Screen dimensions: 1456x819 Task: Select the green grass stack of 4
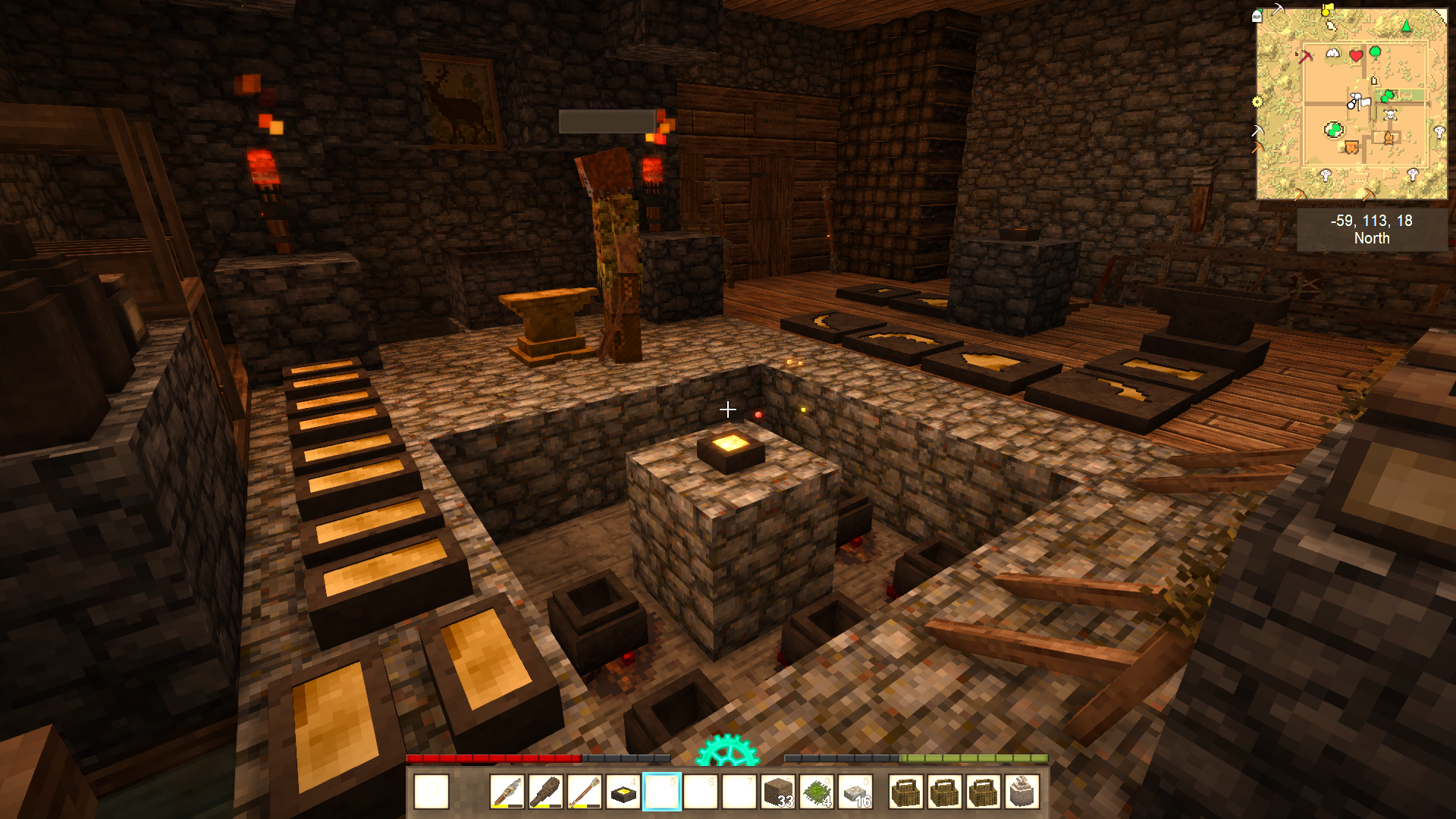[817, 792]
